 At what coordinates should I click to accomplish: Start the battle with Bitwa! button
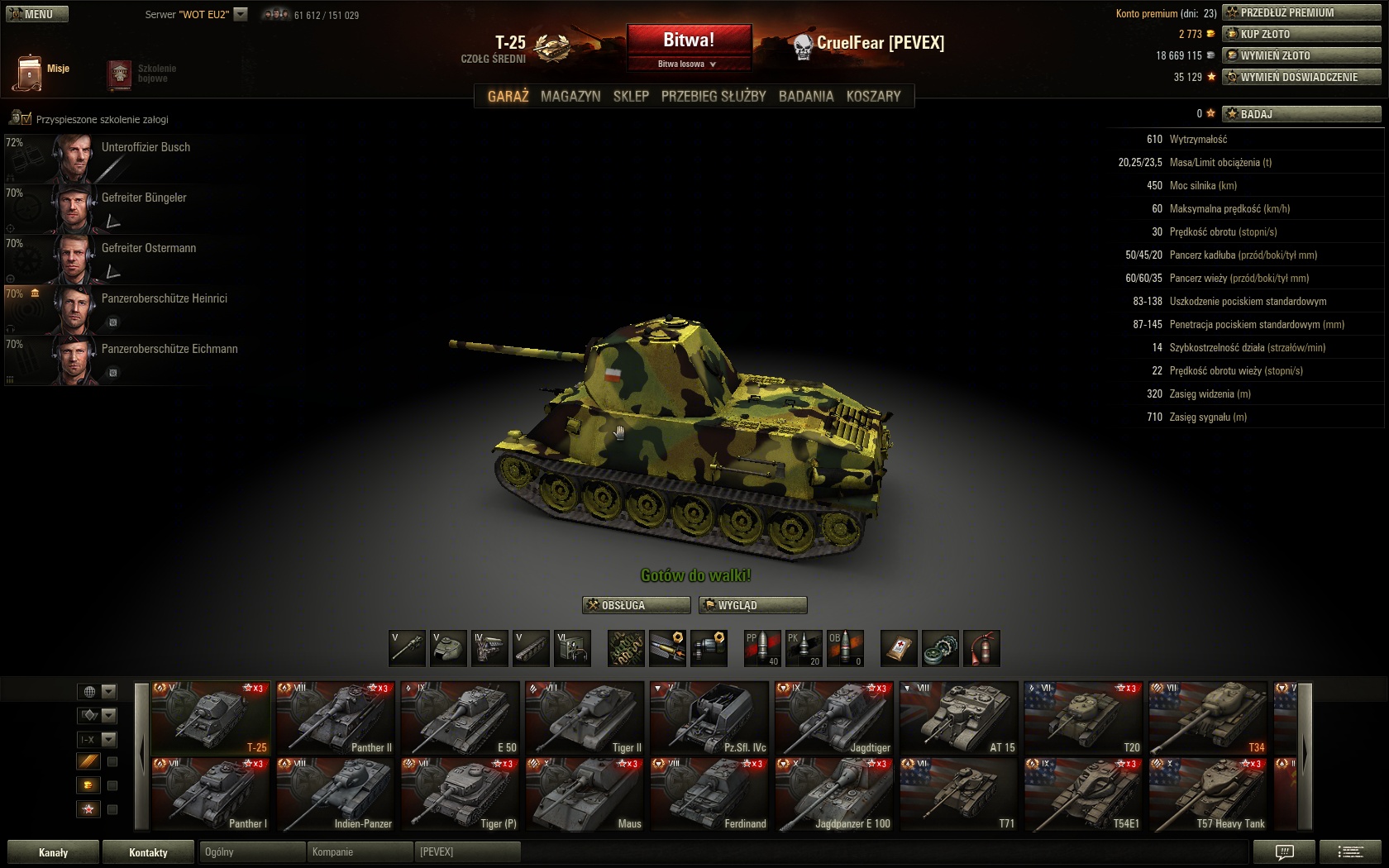(x=689, y=41)
